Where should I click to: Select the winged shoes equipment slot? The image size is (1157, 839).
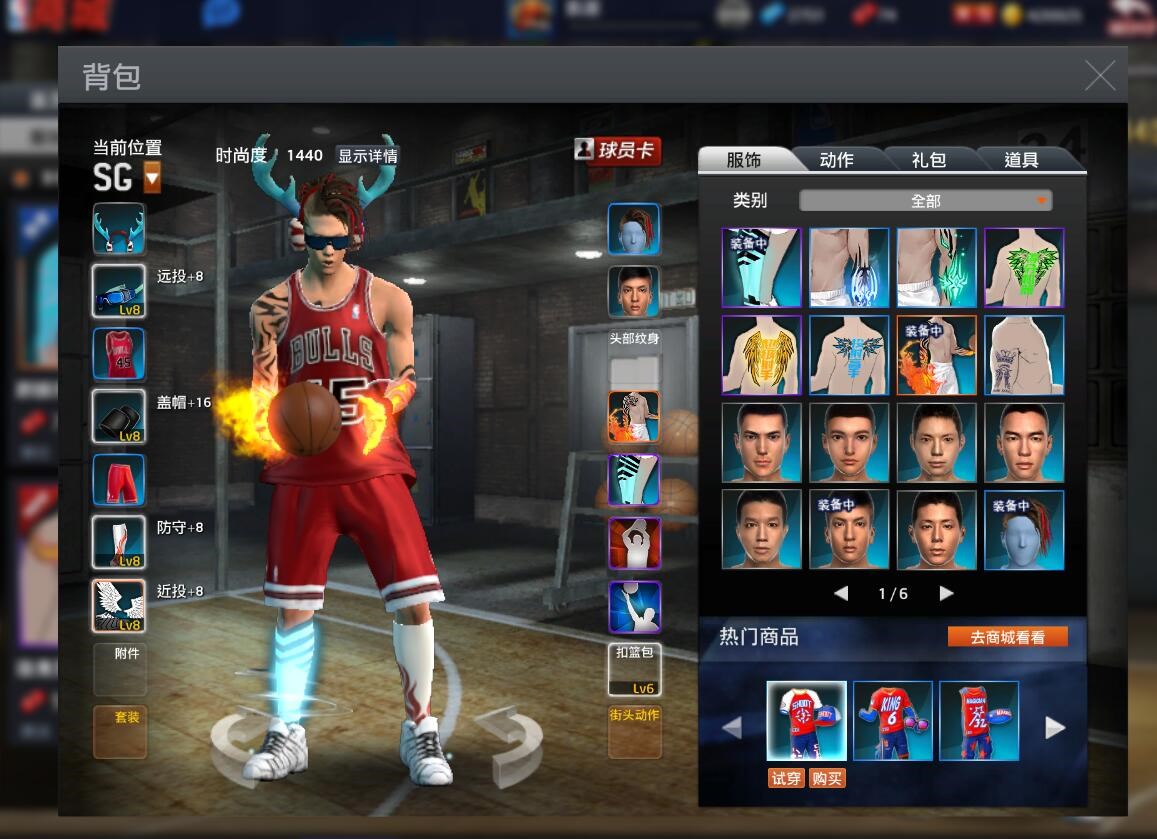(119, 606)
